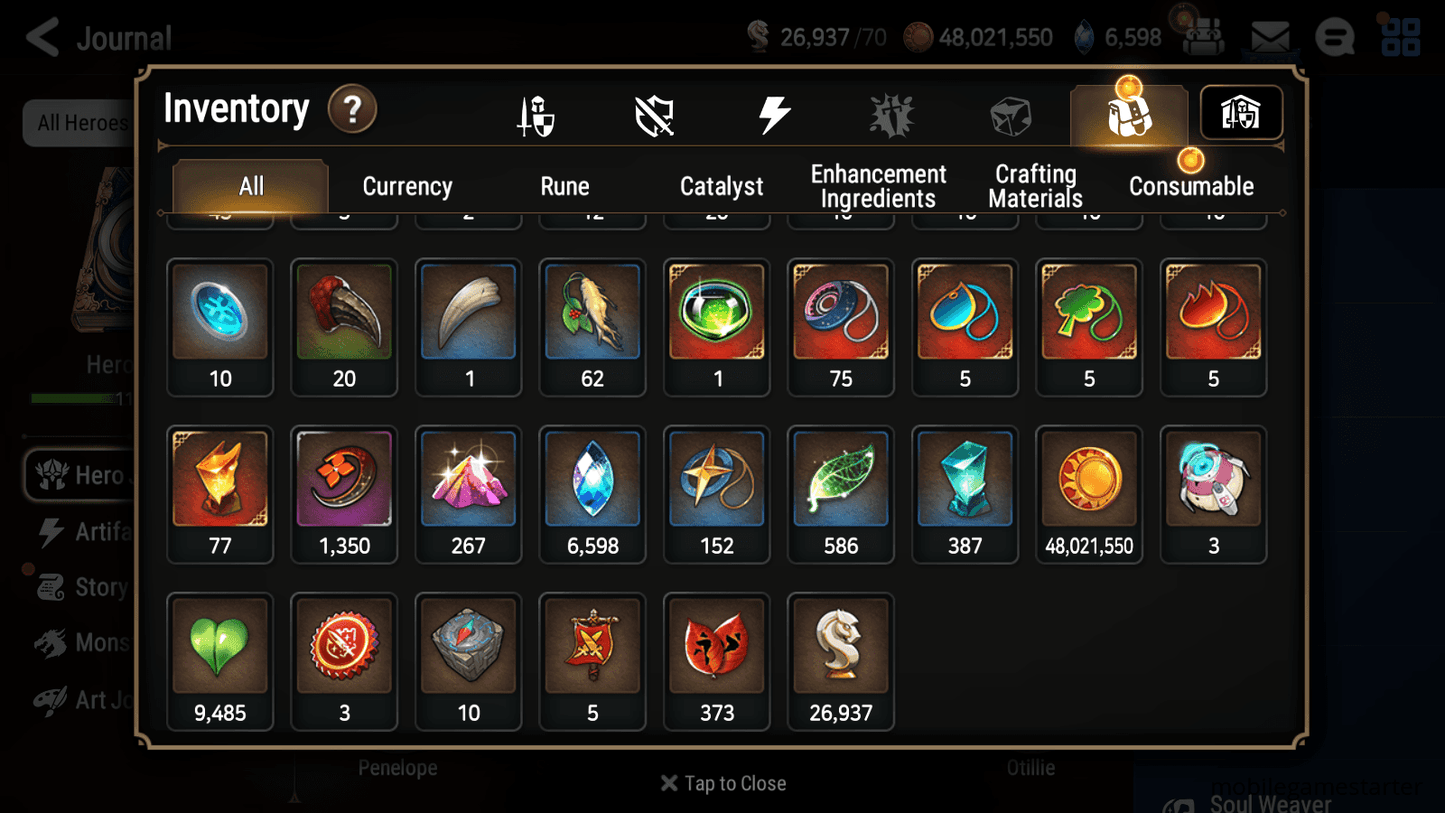1445x813 pixels.
Task: Open the Storage building icon
Action: pyautogui.click(x=1240, y=113)
